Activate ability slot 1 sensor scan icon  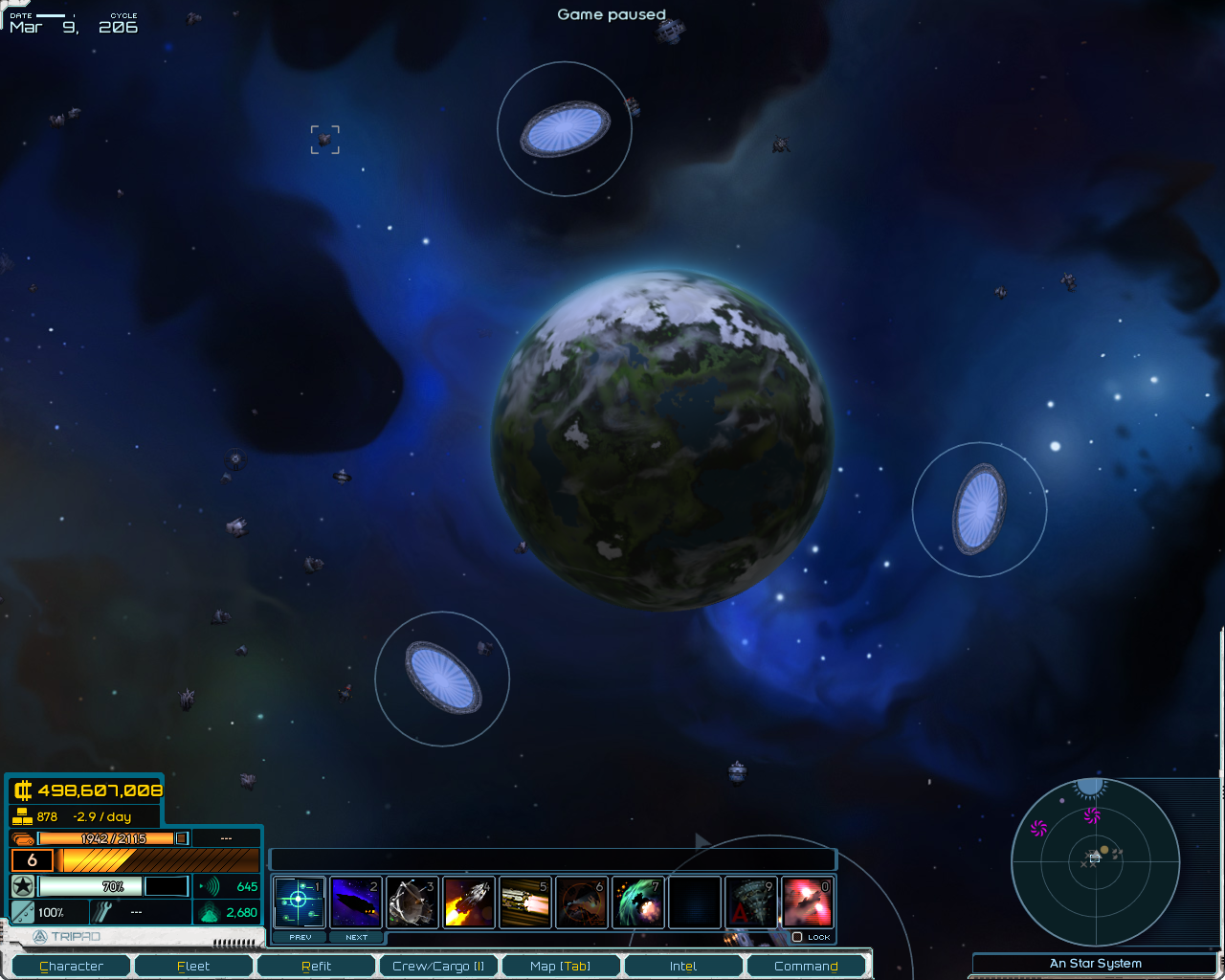tap(300, 902)
